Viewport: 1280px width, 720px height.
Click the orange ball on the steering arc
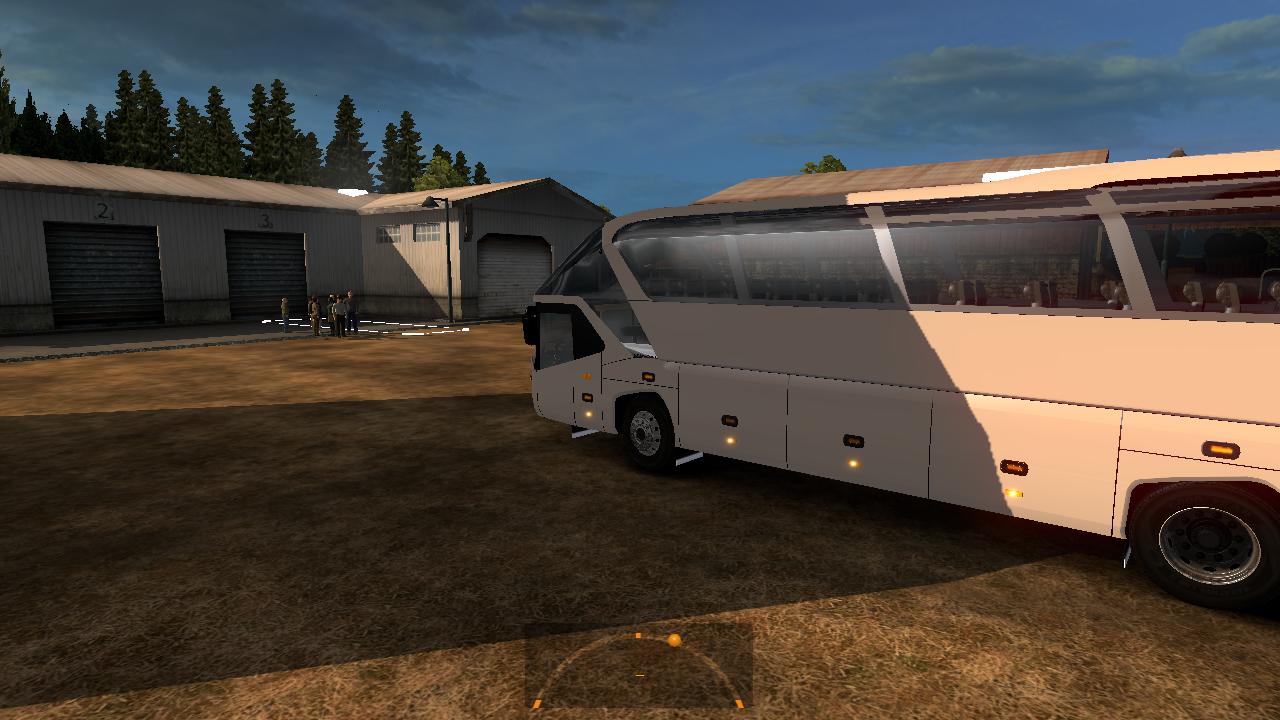pos(674,640)
